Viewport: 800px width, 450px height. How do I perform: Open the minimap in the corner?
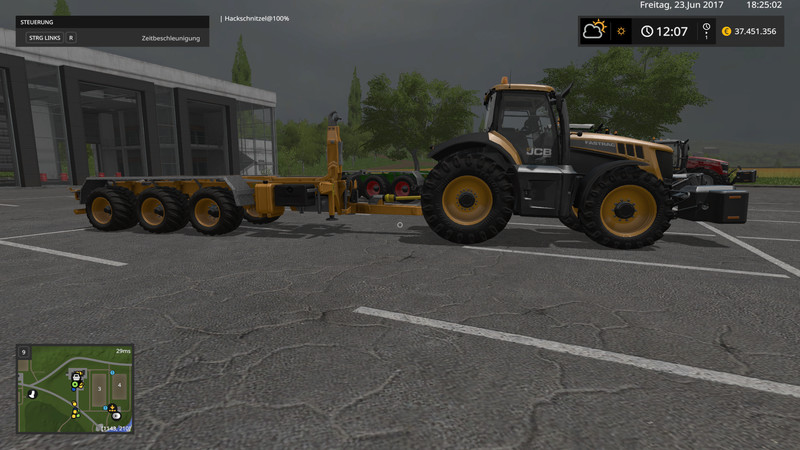[75, 389]
